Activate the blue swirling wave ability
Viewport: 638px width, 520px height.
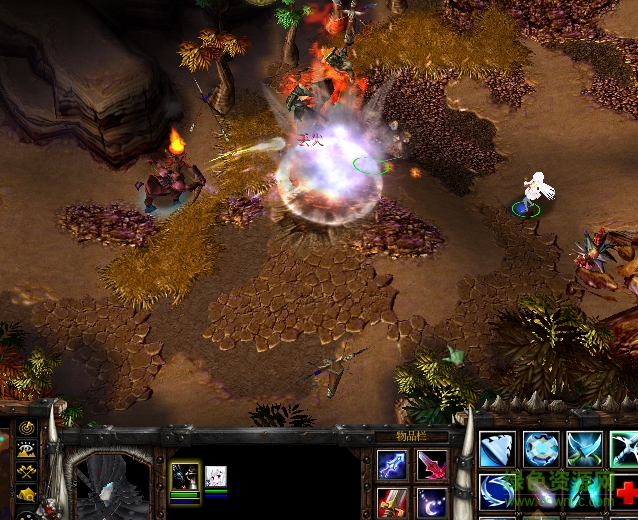click(x=497, y=491)
